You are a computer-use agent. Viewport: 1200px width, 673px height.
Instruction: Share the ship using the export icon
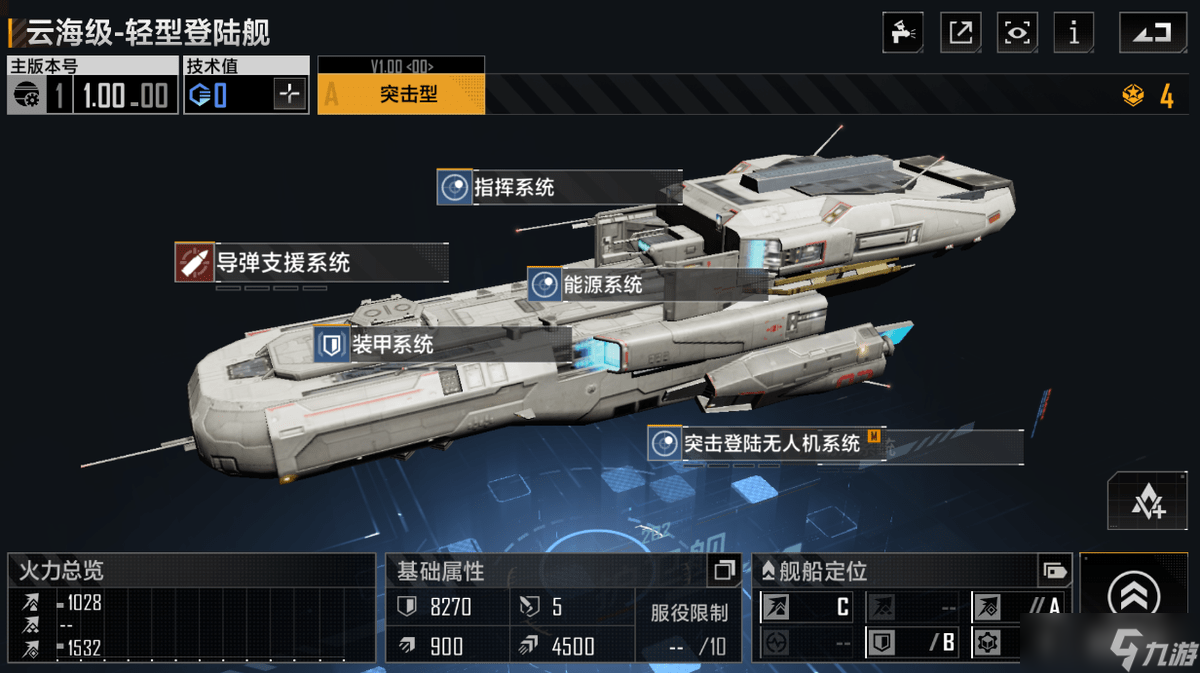(960, 32)
